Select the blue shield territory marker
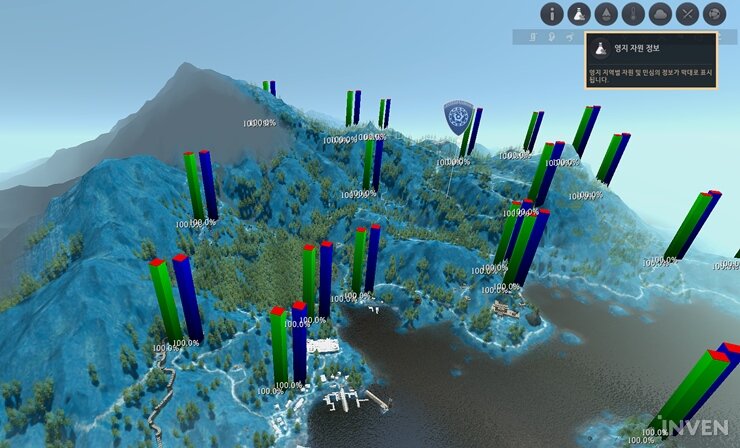The height and width of the screenshot is (448, 740). pos(458,117)
